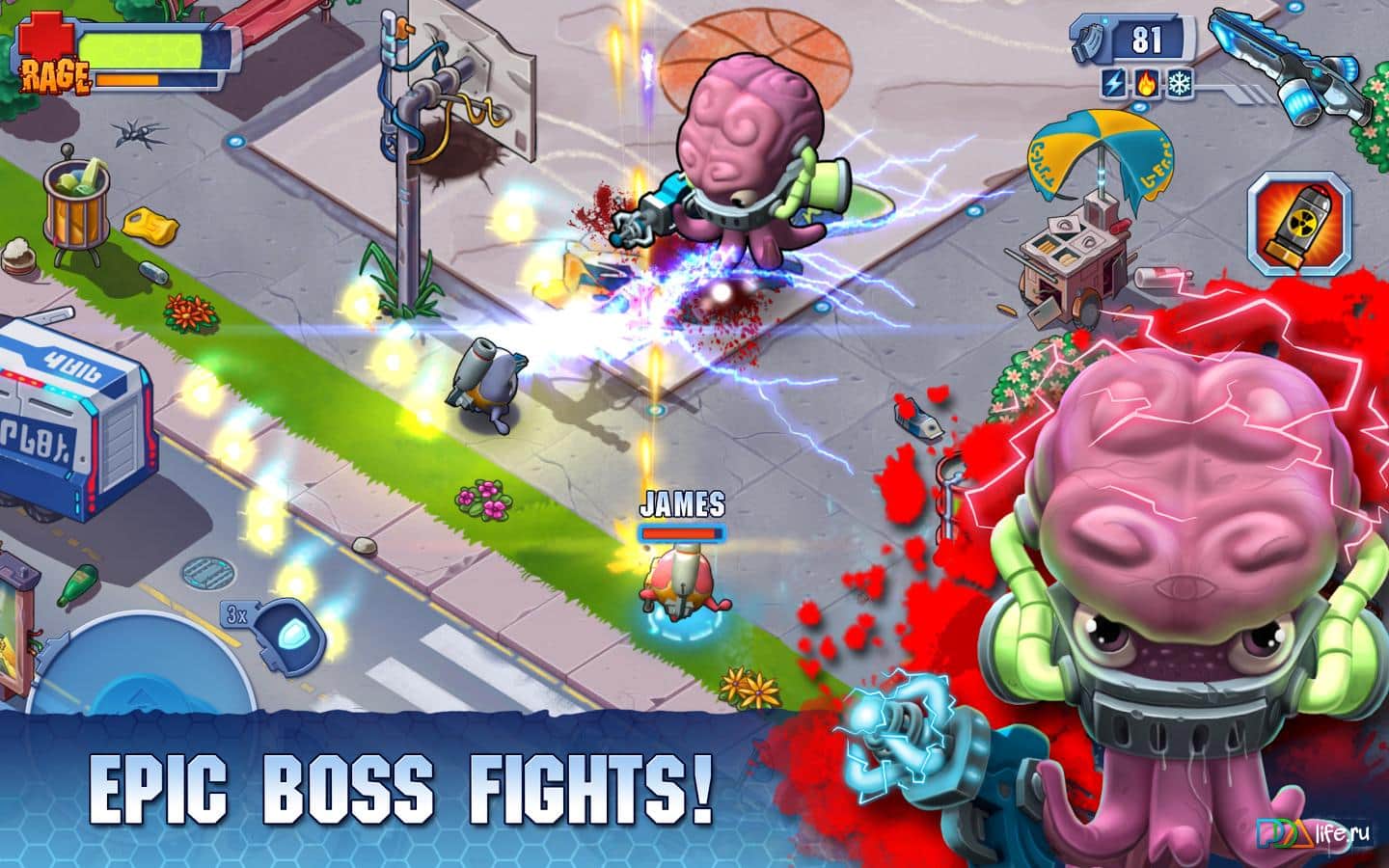Click the ammo magazine icon beside the 81 counter
This screenshot has height=868, width=1389.
pos(1088,40)
